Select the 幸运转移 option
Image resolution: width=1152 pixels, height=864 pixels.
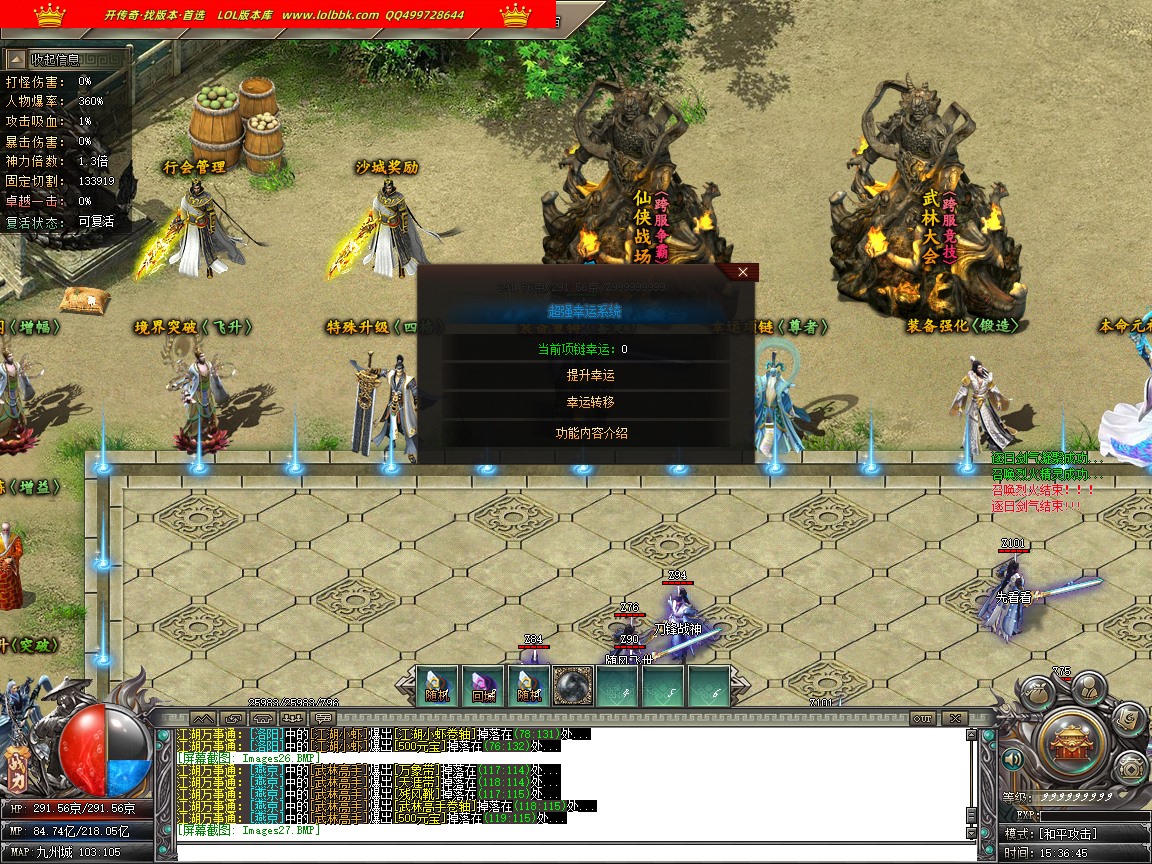click(x=590, y=402)
